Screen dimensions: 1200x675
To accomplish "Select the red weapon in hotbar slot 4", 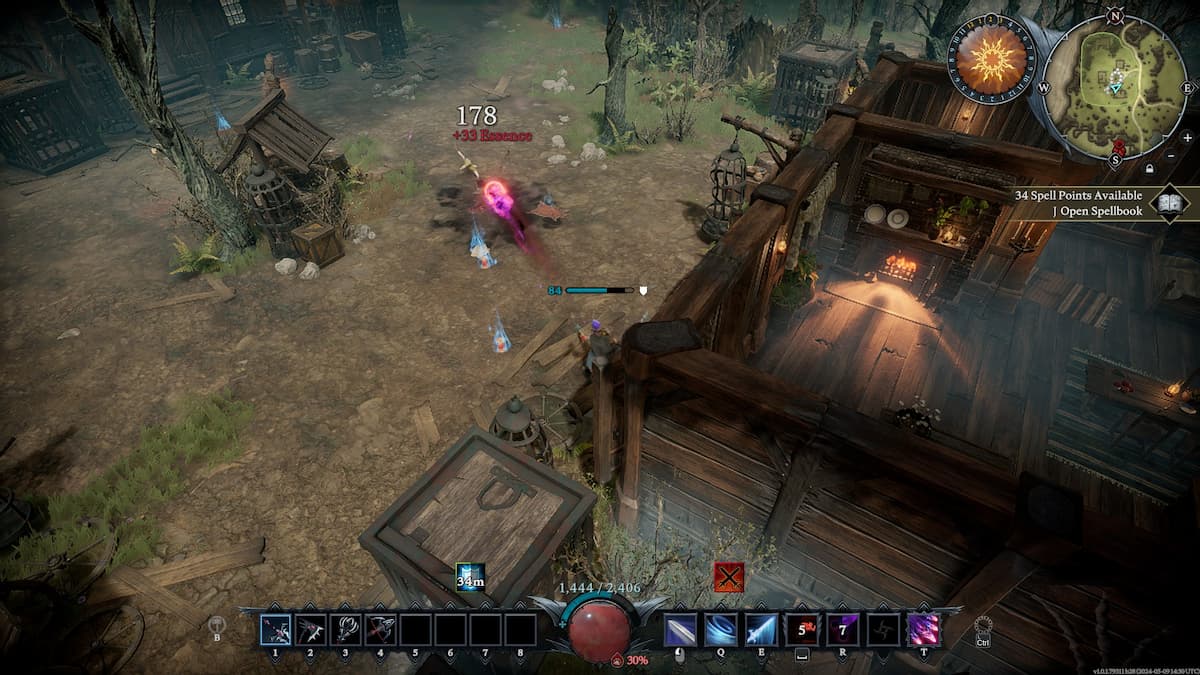I will click(x=381, y=630).
